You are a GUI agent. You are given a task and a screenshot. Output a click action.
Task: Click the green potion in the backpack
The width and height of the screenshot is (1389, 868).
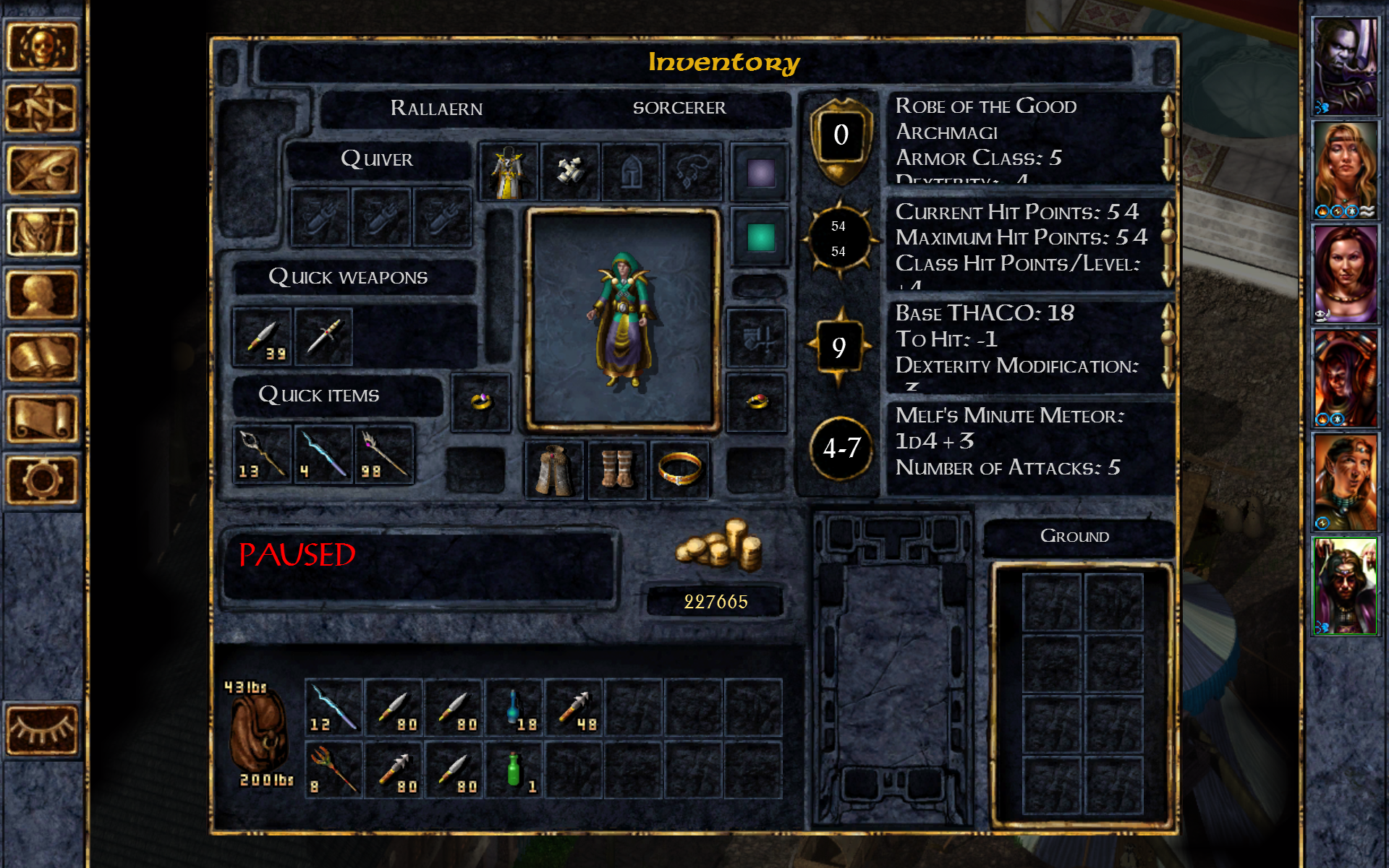click(514, 769)
